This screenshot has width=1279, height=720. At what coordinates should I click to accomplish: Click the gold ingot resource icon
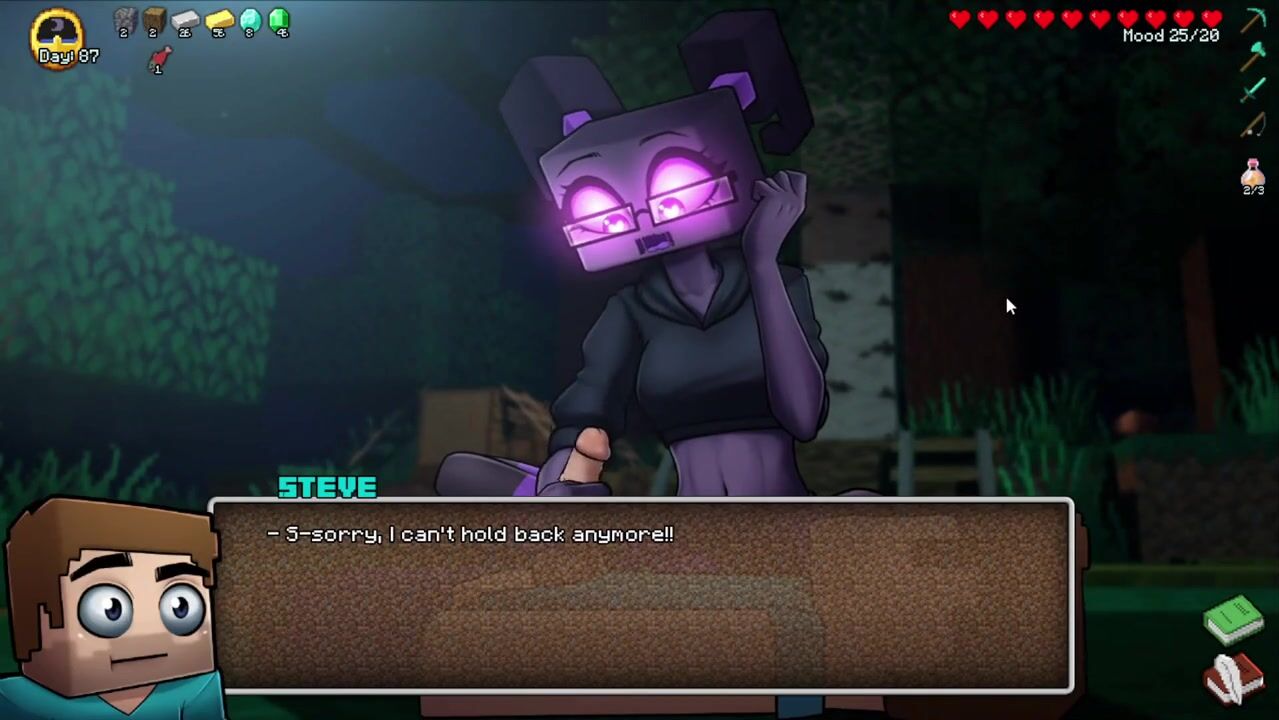(x=219, y=20)
